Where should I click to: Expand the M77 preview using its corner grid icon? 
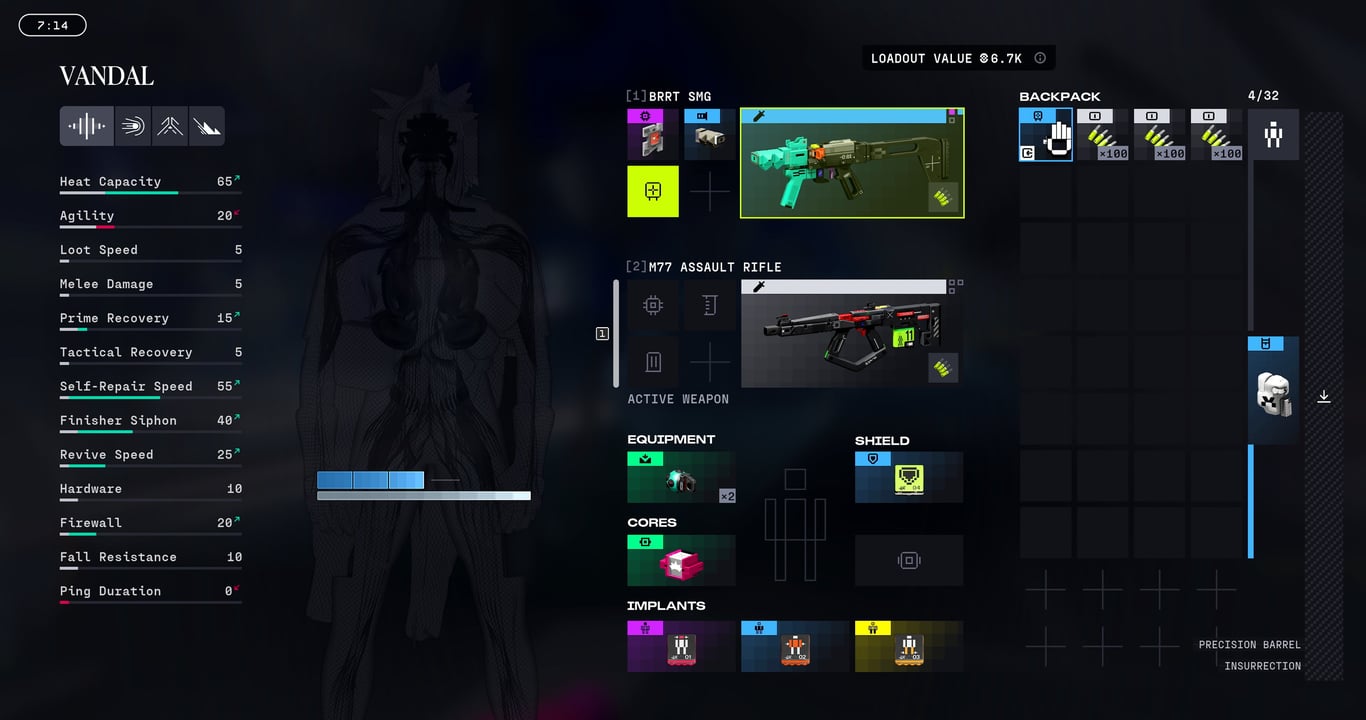pos(955,285)
